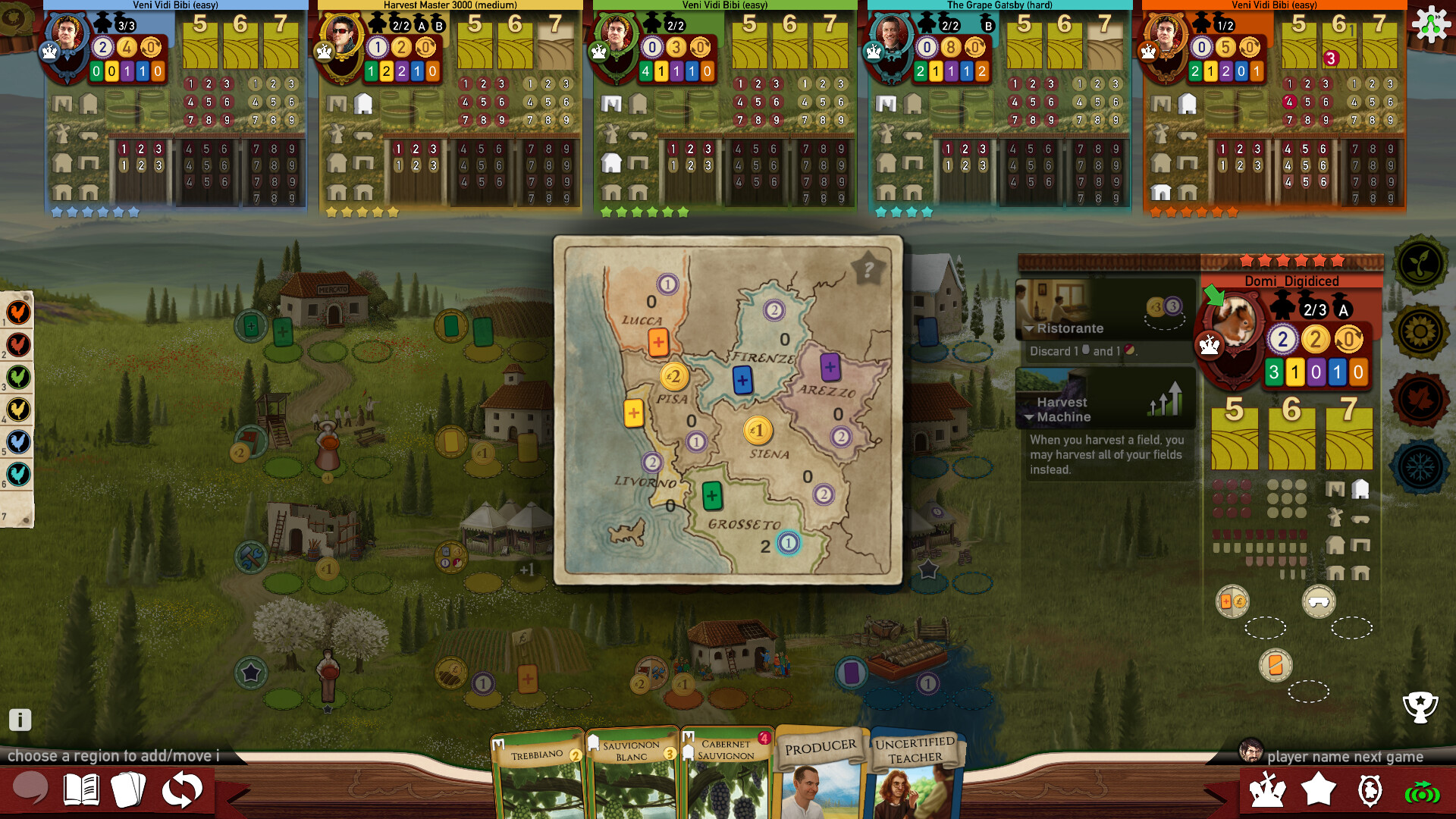Select the fall maple leaf season medallion
This screenshot has width=1456, height=819.
pyautogui.click(x=1422, y=393)
